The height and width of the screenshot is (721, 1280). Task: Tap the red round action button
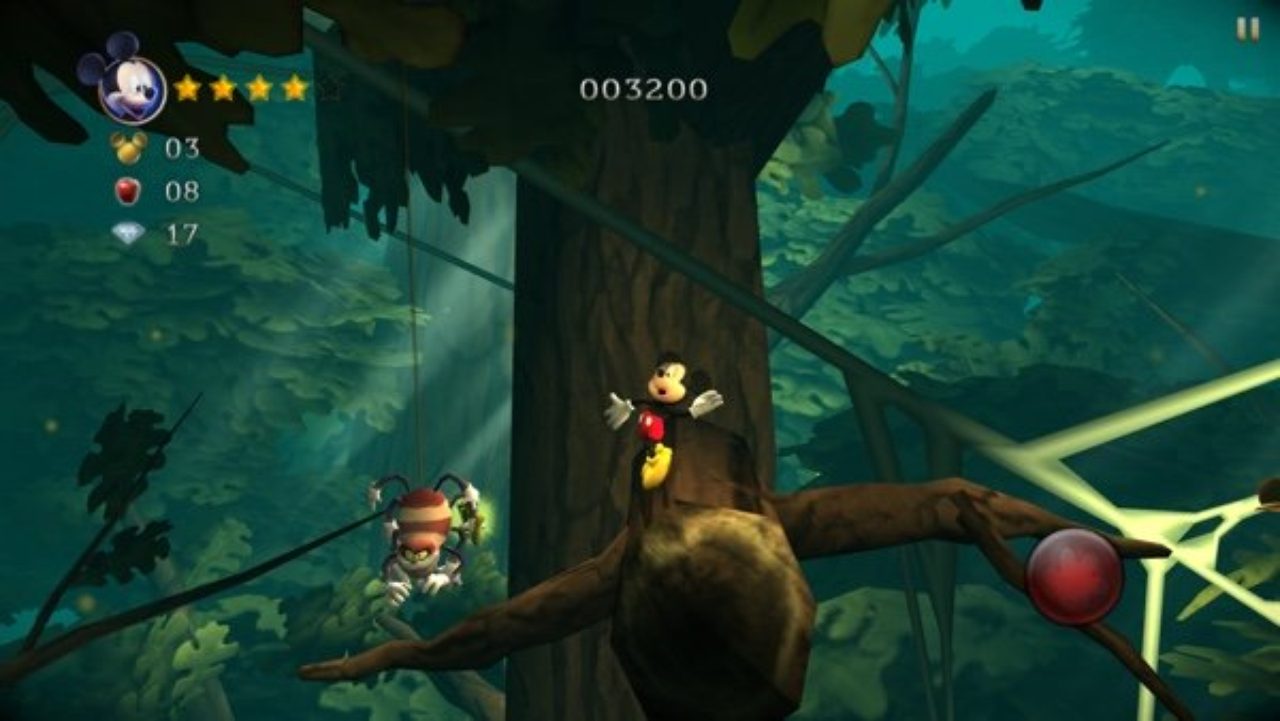[1074, 577]
